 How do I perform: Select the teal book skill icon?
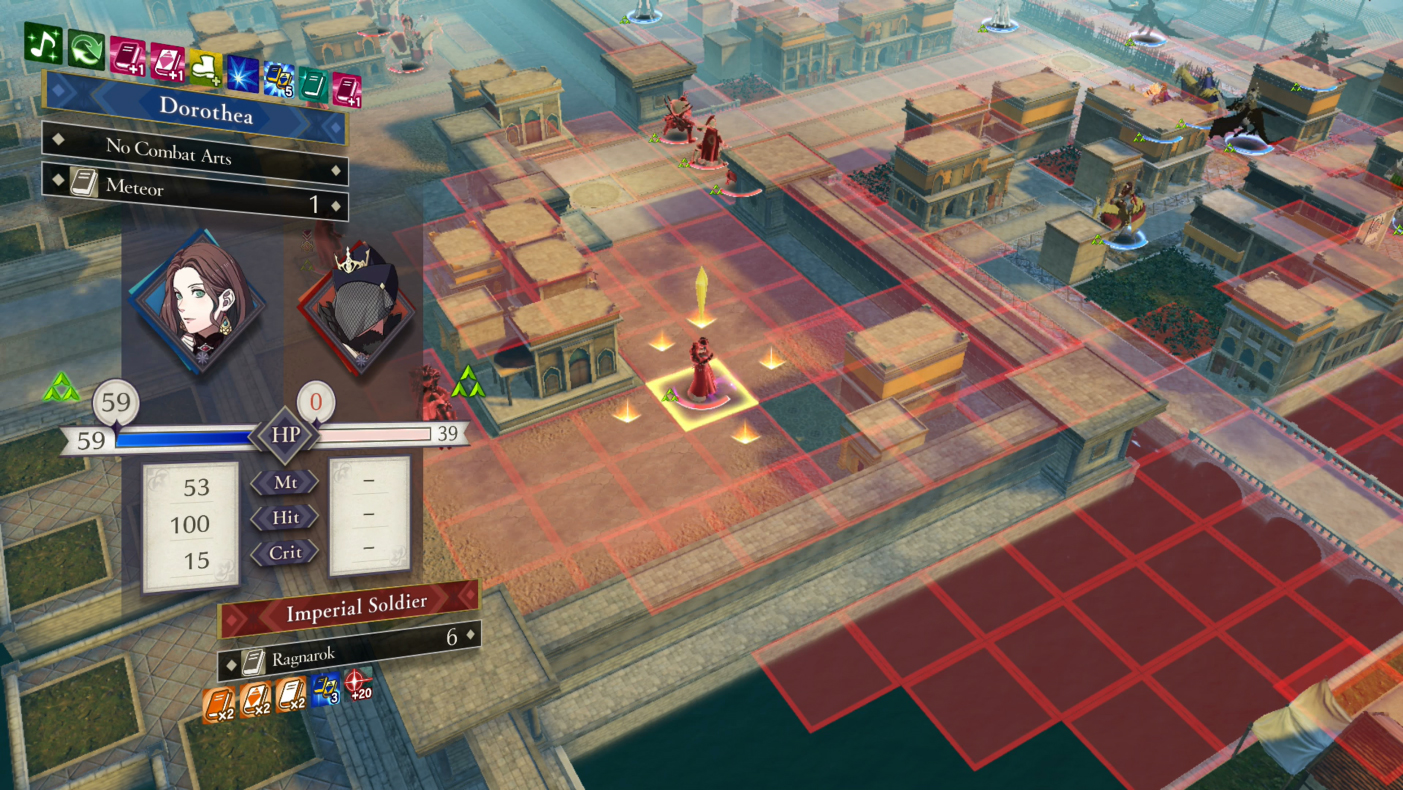[x=312, y=84]
